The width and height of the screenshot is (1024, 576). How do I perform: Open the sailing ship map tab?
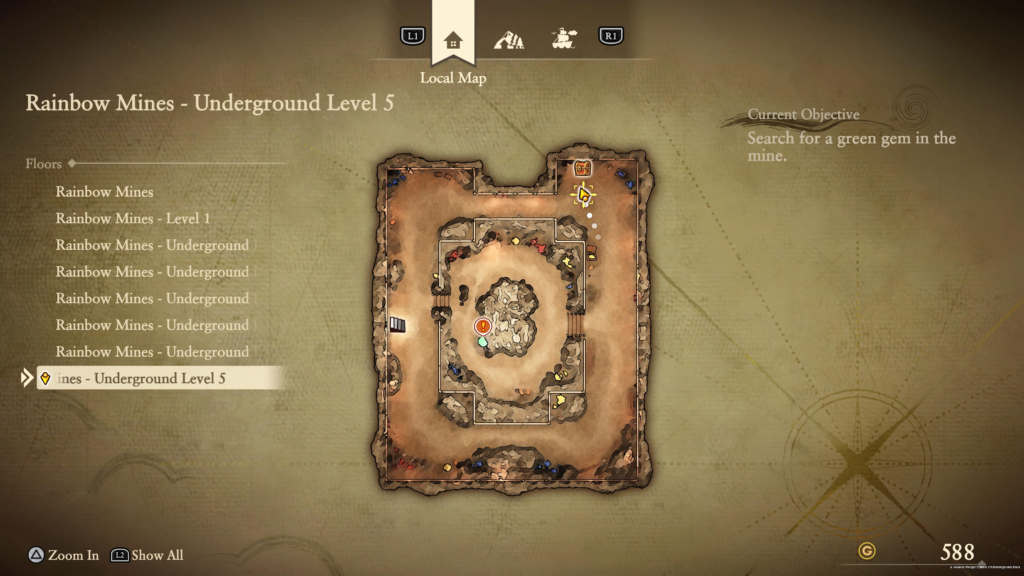click(563, 39)
